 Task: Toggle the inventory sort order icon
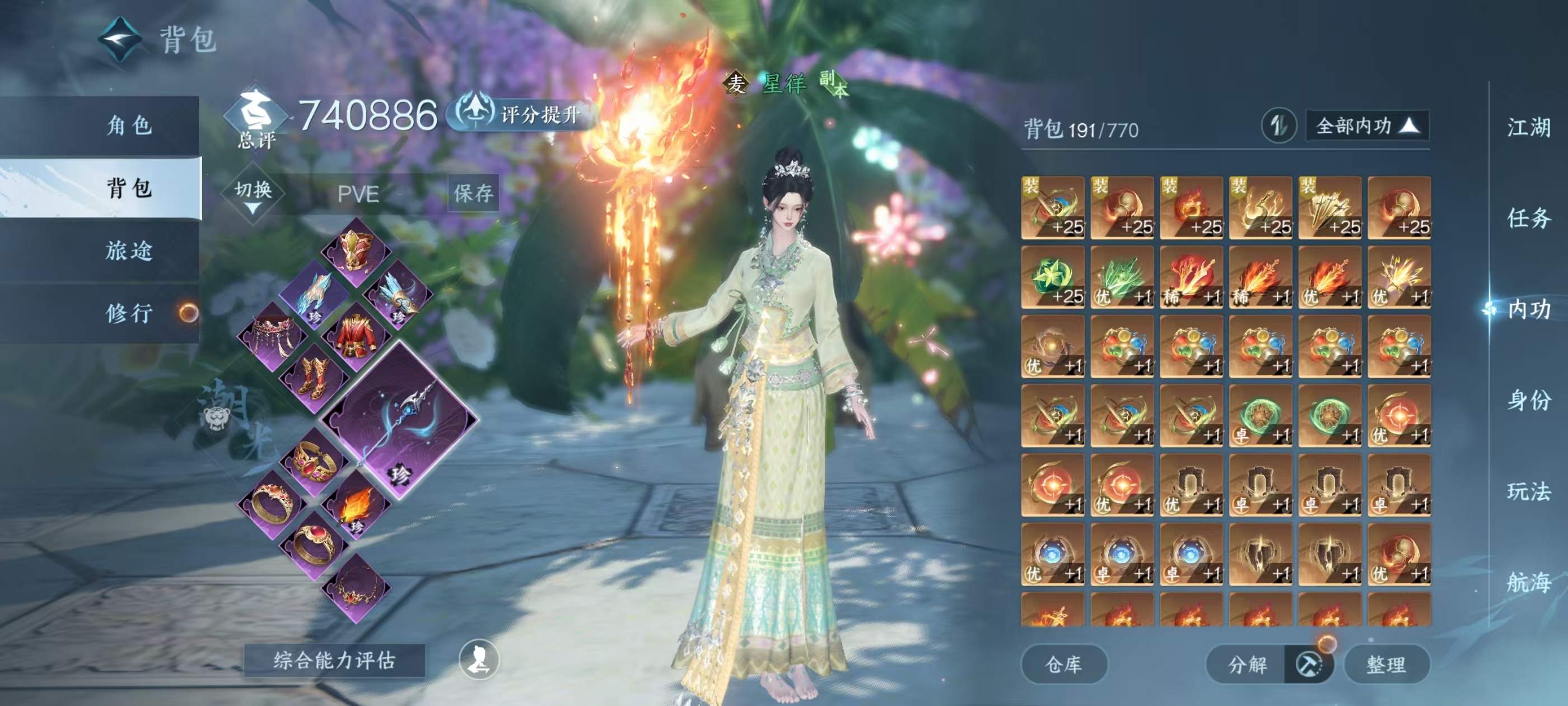tap(1278, 126)
